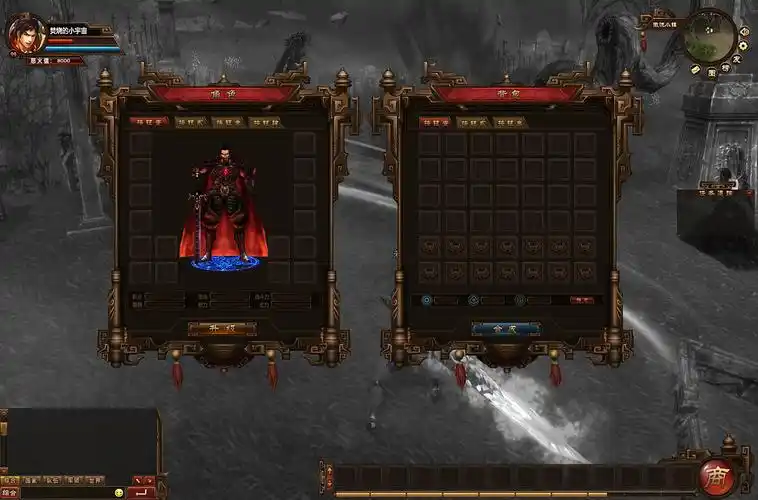758x500 pixels.
Task: Click the 图 button beneath the minimap
Action: 711,72
